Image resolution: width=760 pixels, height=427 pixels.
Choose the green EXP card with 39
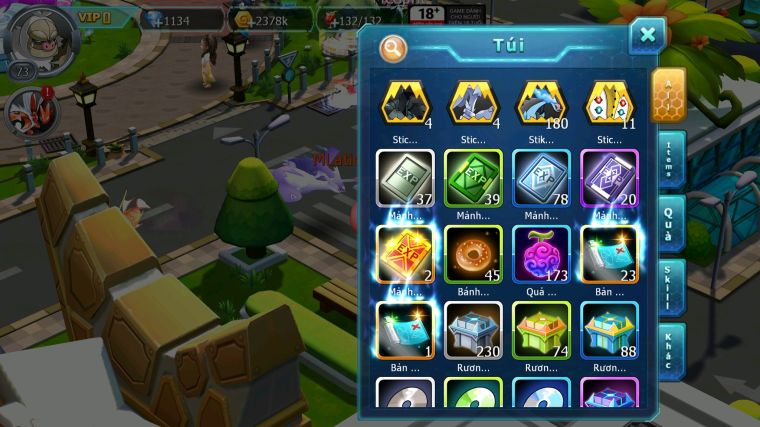click(473, 178)
